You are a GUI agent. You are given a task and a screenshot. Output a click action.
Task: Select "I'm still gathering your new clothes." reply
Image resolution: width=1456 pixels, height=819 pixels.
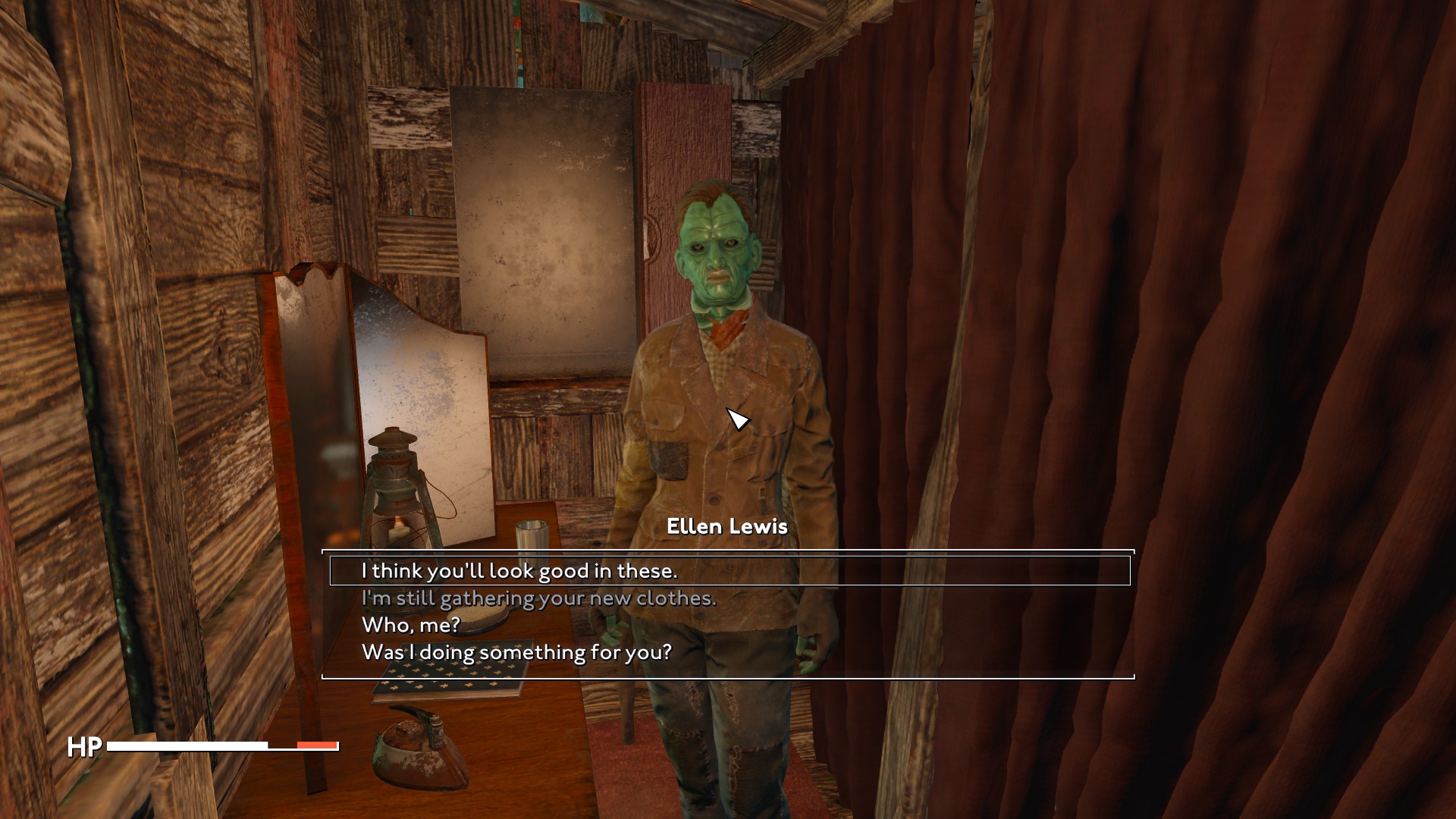[x=538, y=598]
